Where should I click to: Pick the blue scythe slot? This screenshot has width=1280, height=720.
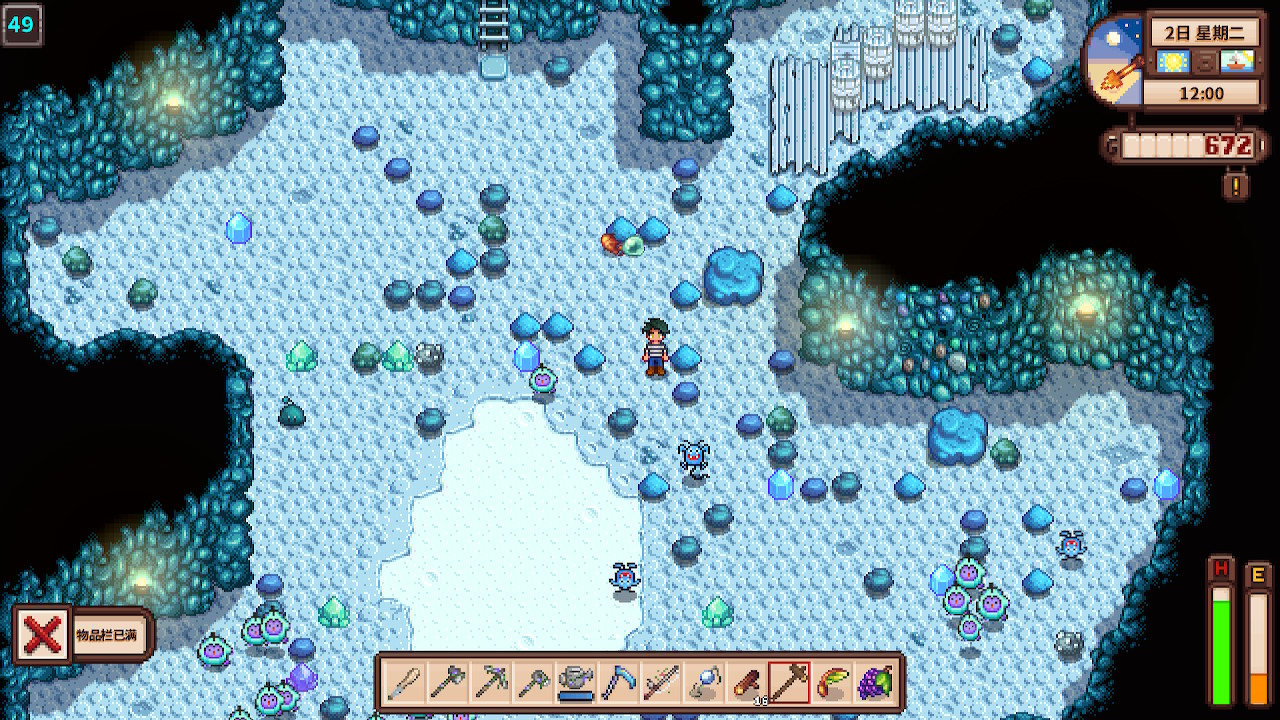pos(618,682)
